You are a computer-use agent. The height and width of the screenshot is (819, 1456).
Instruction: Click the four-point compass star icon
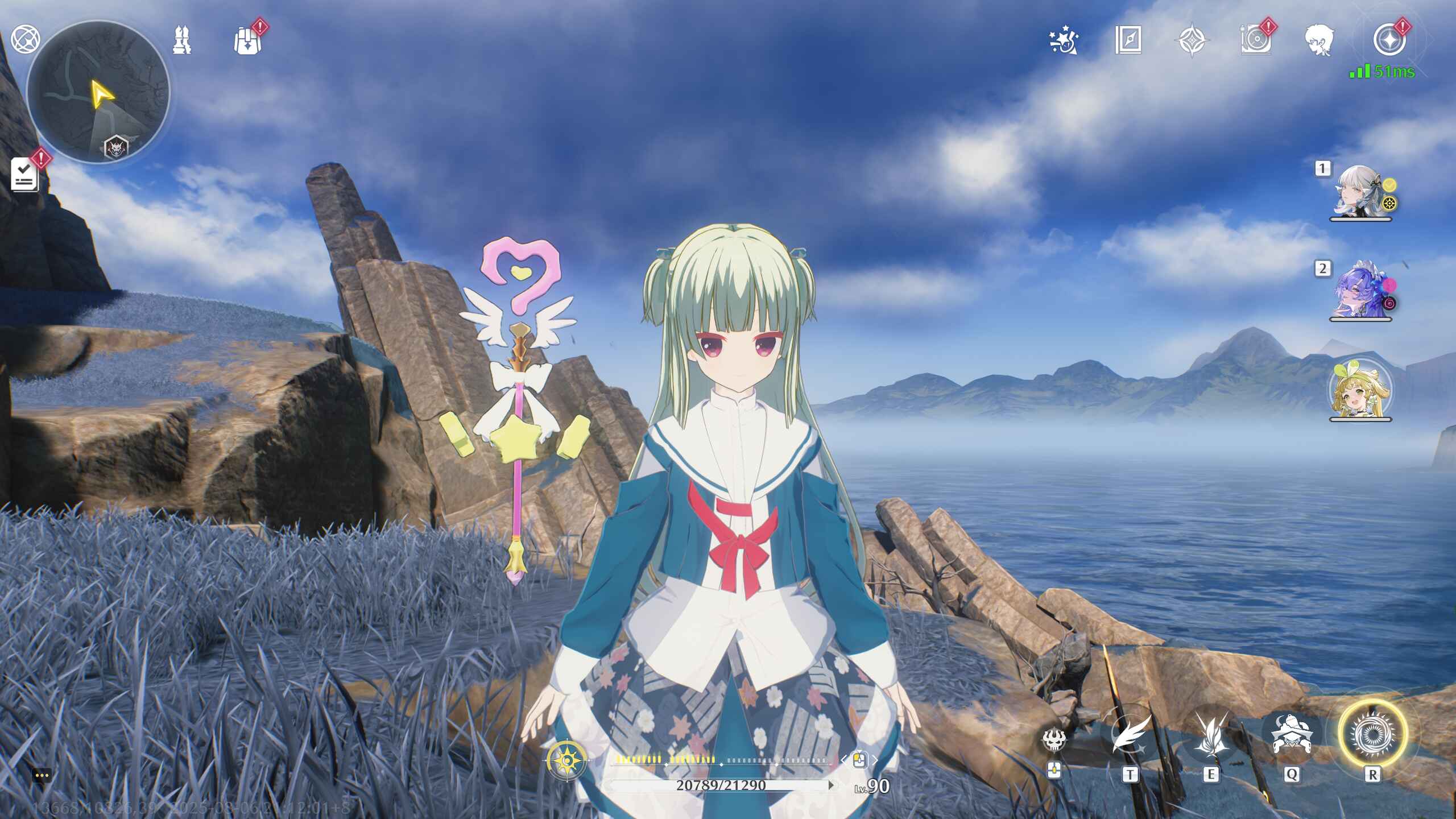tap(1192, 41)
